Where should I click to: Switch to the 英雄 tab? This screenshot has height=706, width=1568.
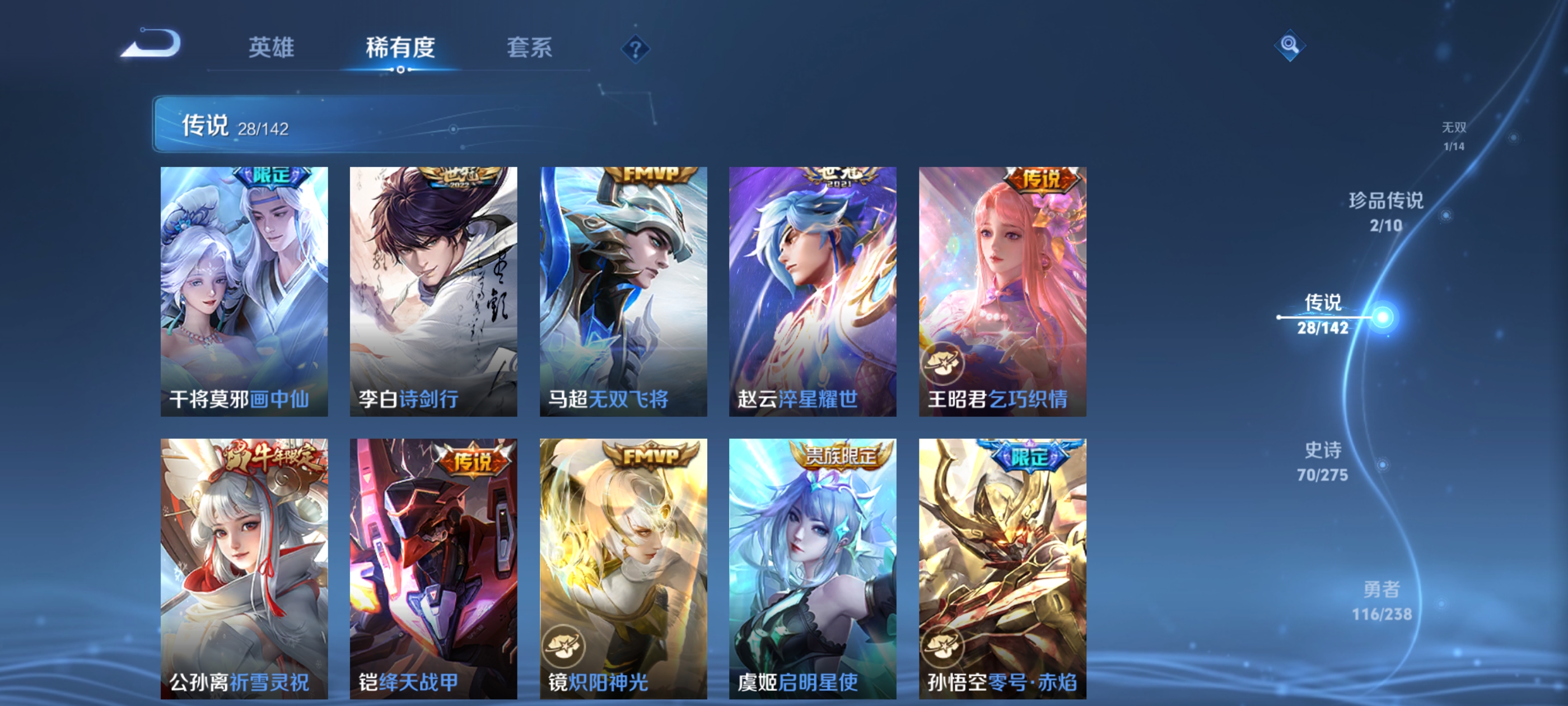pyautogui.click(x=271, y=49)
